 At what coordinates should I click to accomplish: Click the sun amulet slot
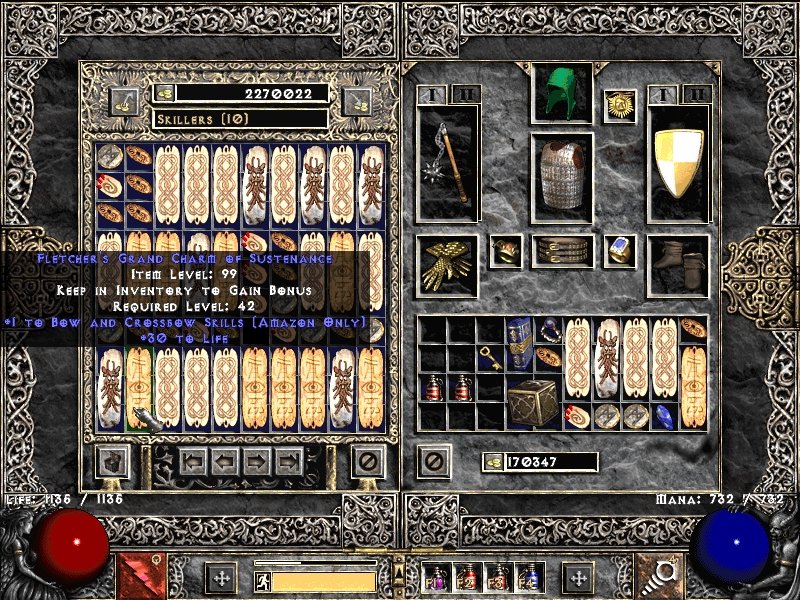620,106
